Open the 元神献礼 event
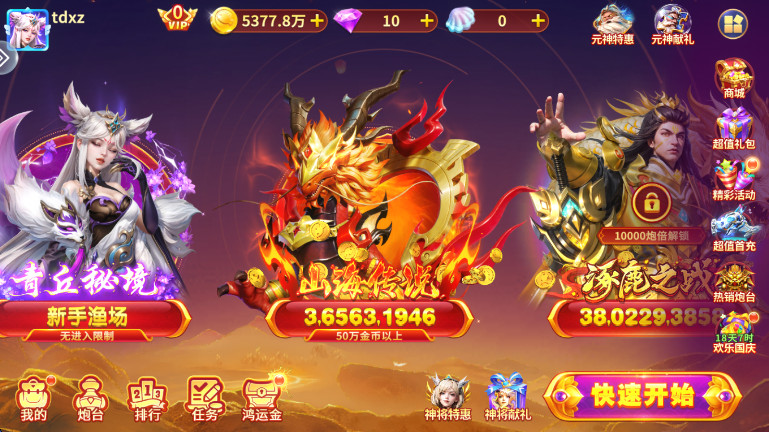 (x=672, y=24)
